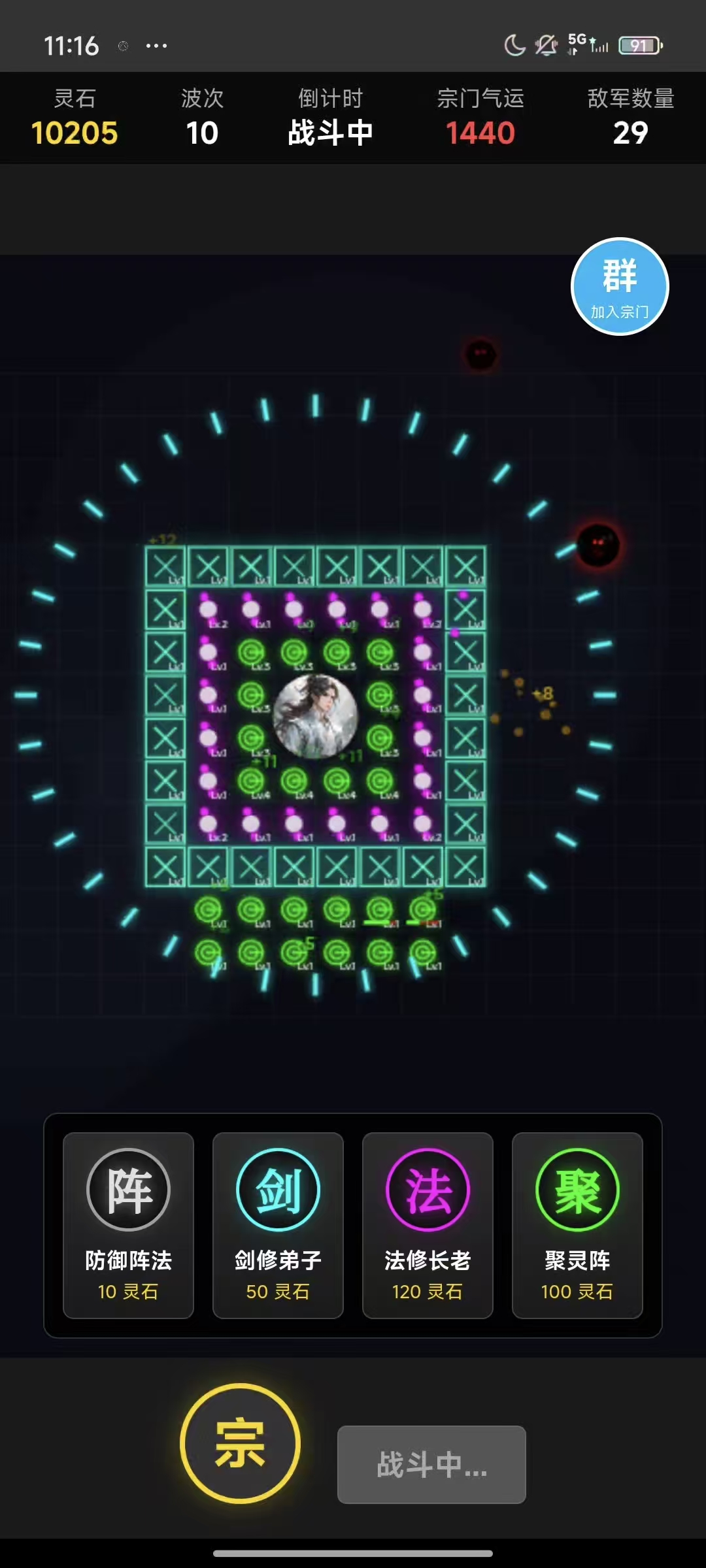Select the 聚灵阵 spirit gathering card
This screenshot has height=1568, width=706.
577,1224
